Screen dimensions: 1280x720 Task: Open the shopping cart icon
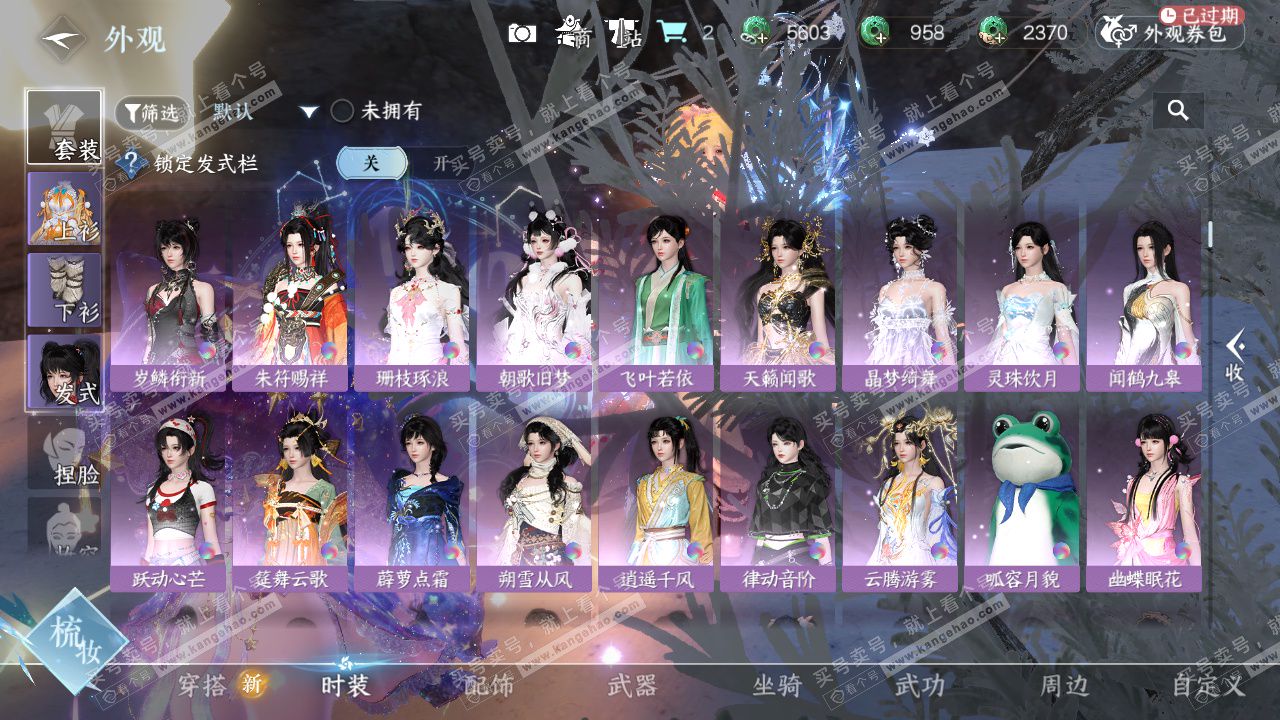(x=672, y=33)
